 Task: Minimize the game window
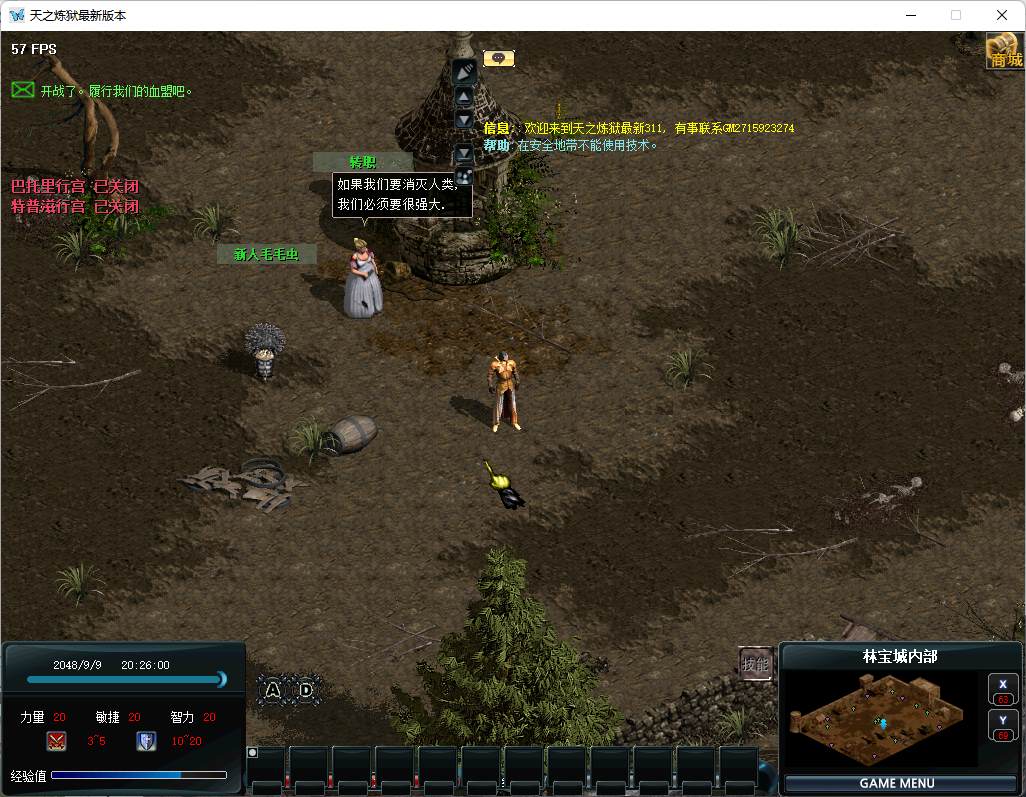pyautogui.click(x=910, y=15)
